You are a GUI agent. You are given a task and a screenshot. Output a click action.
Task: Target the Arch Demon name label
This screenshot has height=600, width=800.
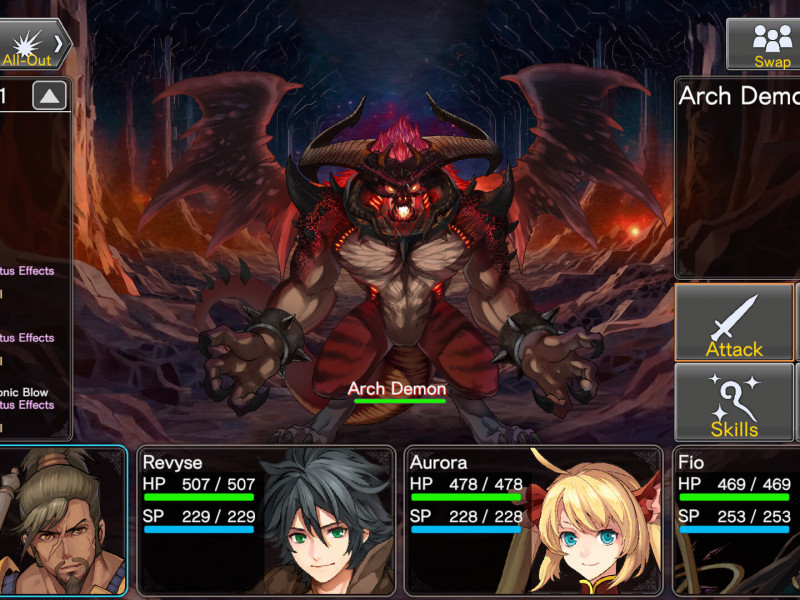pyautogui.click(x=397, y=389)
